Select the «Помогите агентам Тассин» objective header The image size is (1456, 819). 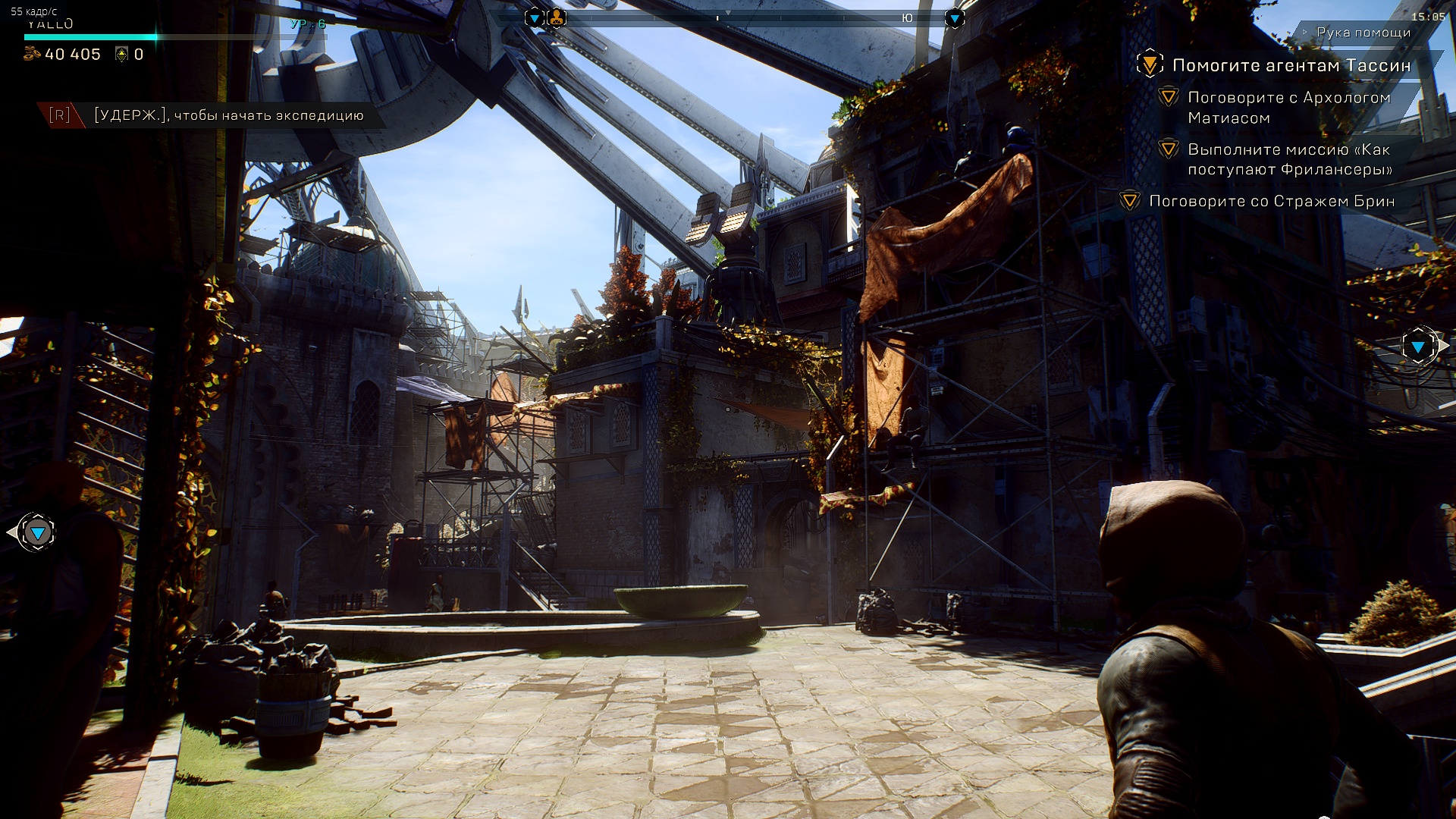(1291, 65)
